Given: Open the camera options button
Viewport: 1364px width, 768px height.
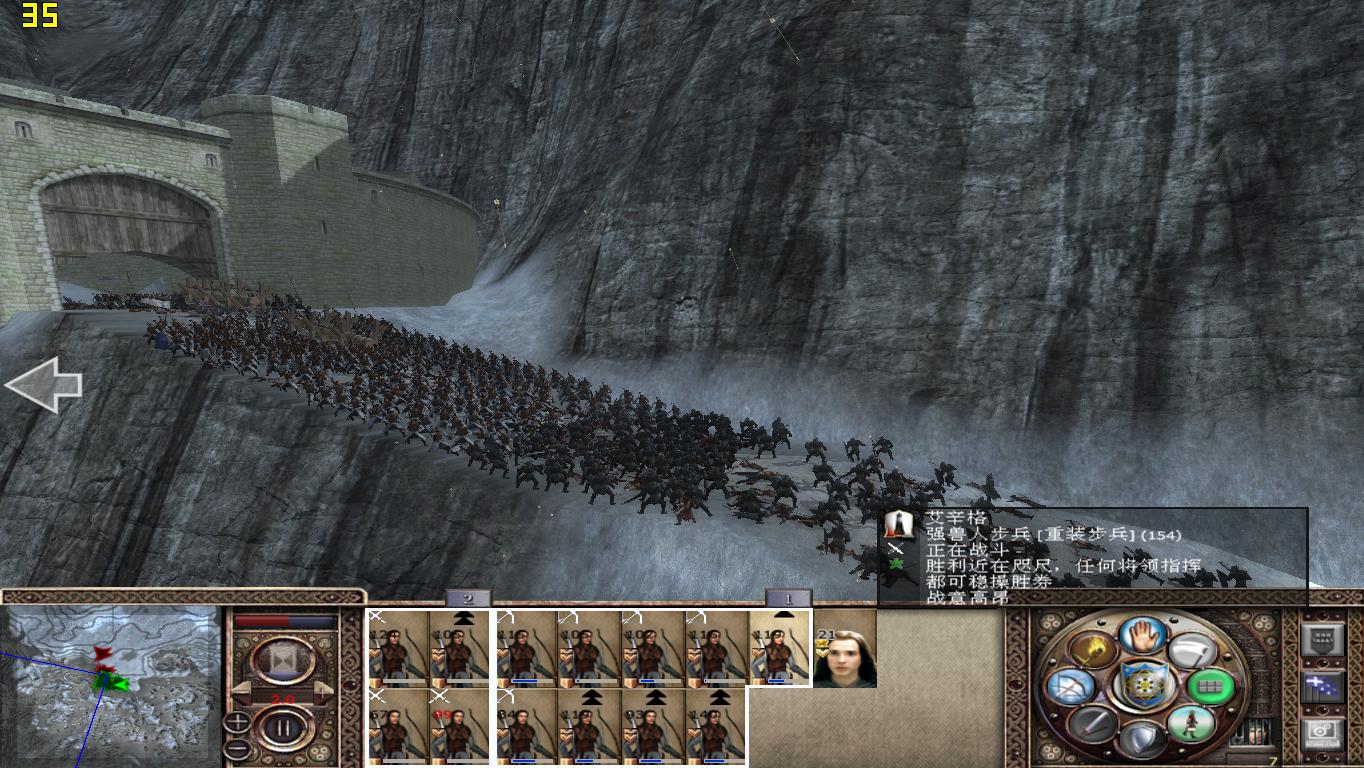Looking at the screenshot, I should coord(1321,733).
